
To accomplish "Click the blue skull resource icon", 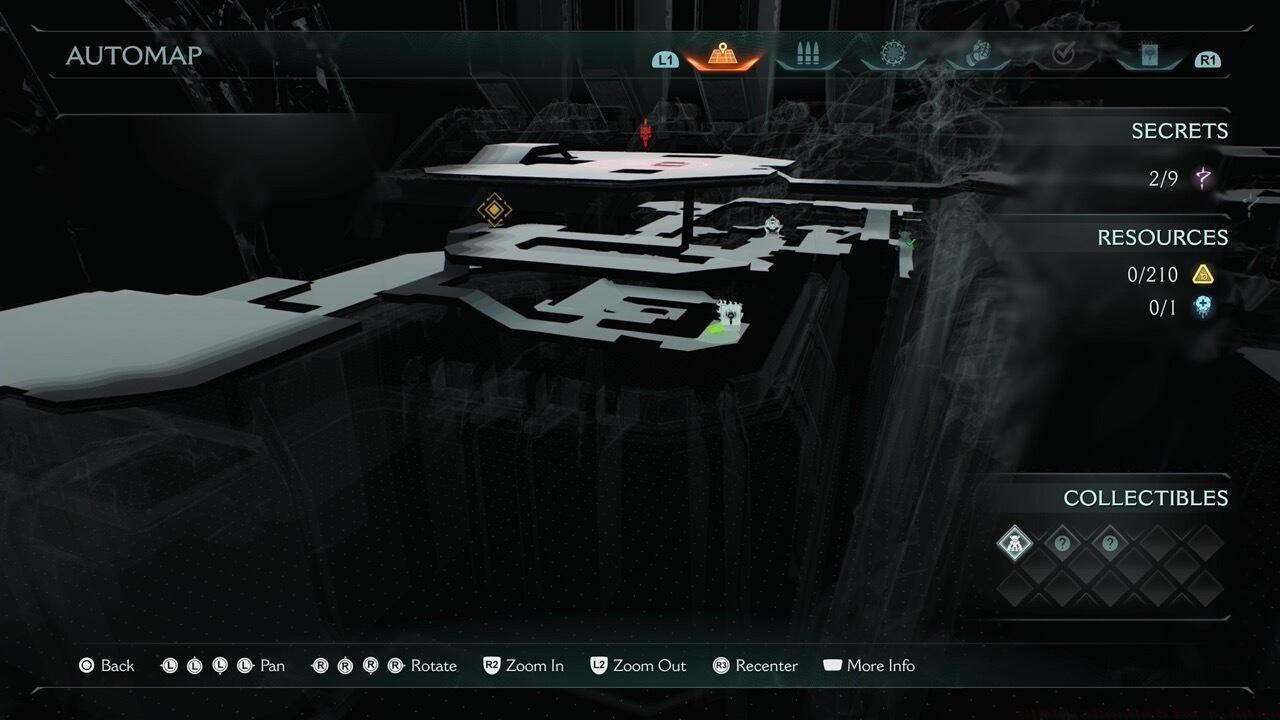I will point(1203,307).
